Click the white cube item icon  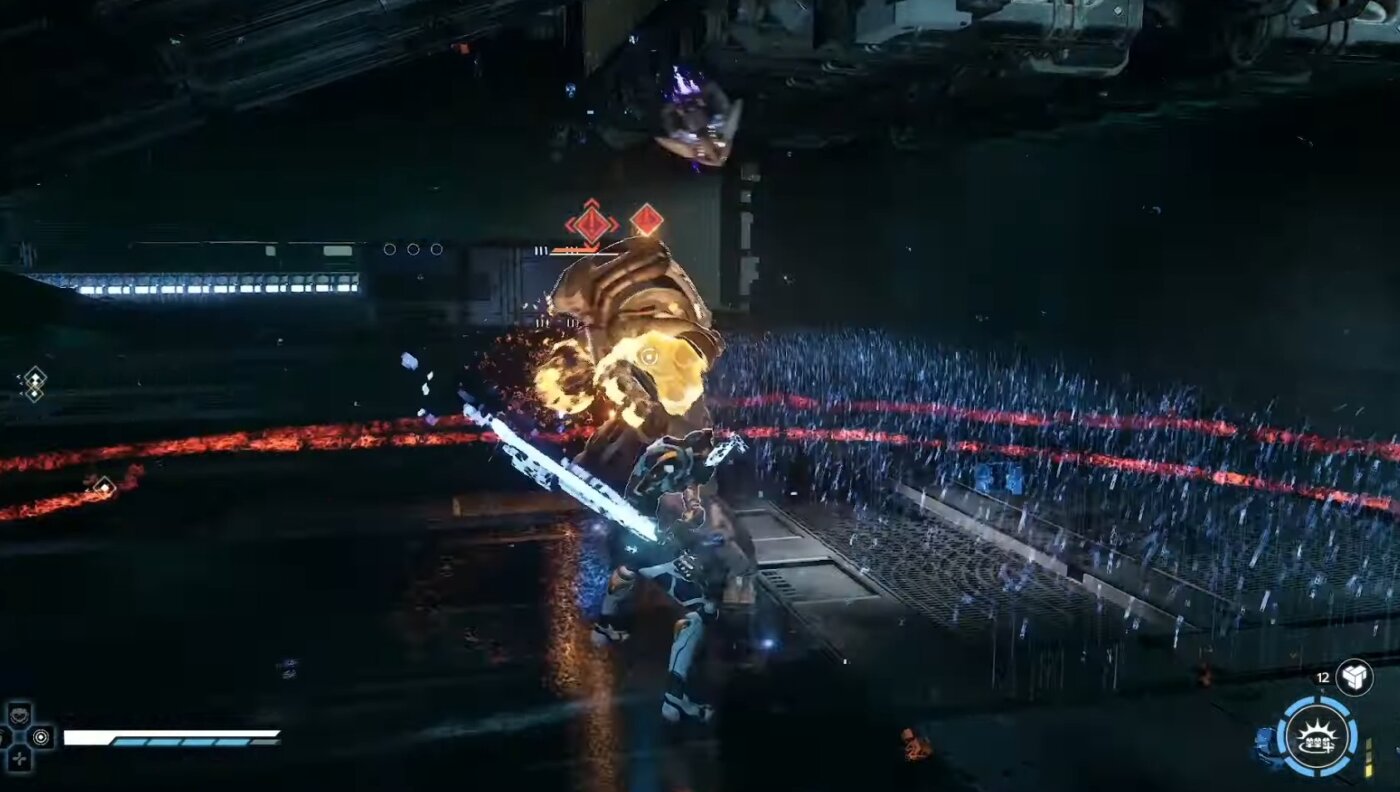click(1354, 677)
